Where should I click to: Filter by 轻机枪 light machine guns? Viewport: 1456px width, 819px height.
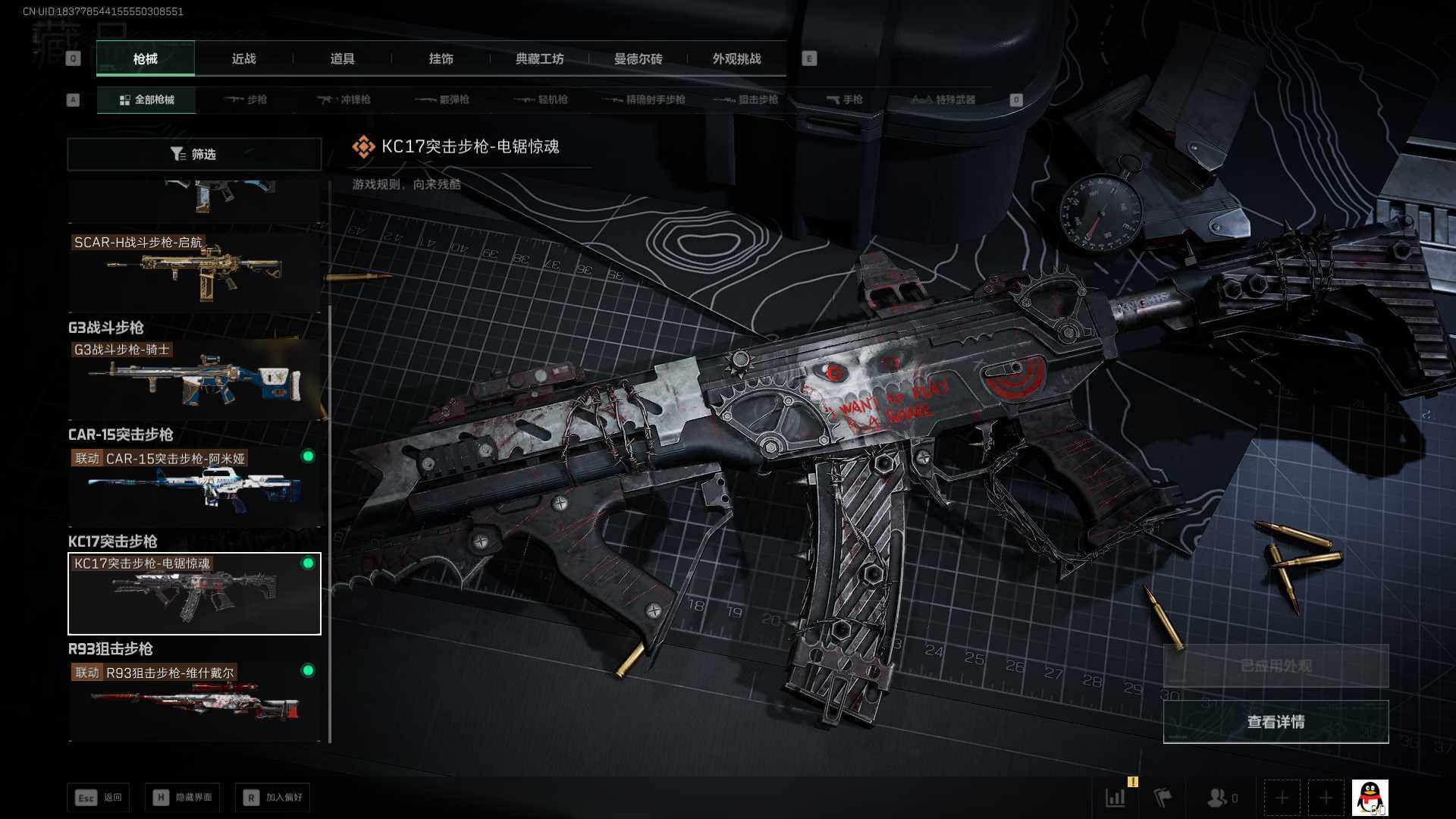pos(541,99)
